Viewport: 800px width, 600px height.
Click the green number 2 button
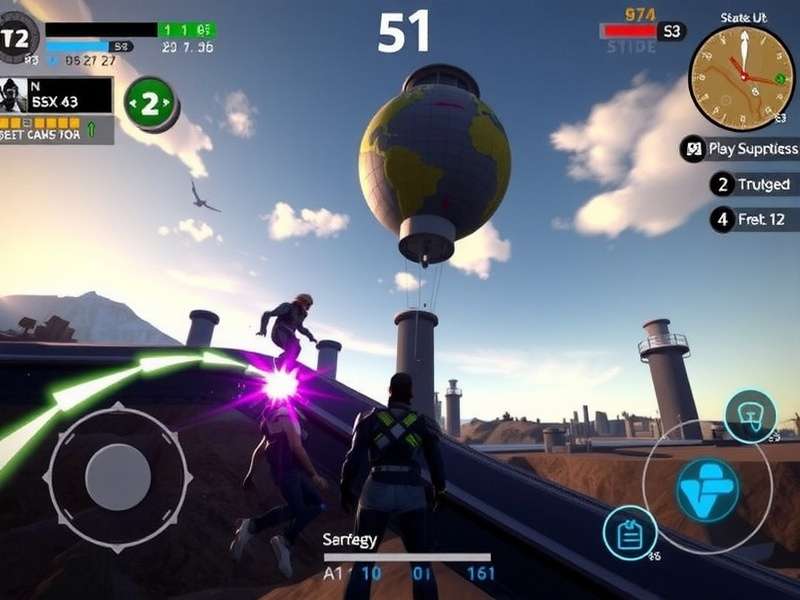coord(151,103)
